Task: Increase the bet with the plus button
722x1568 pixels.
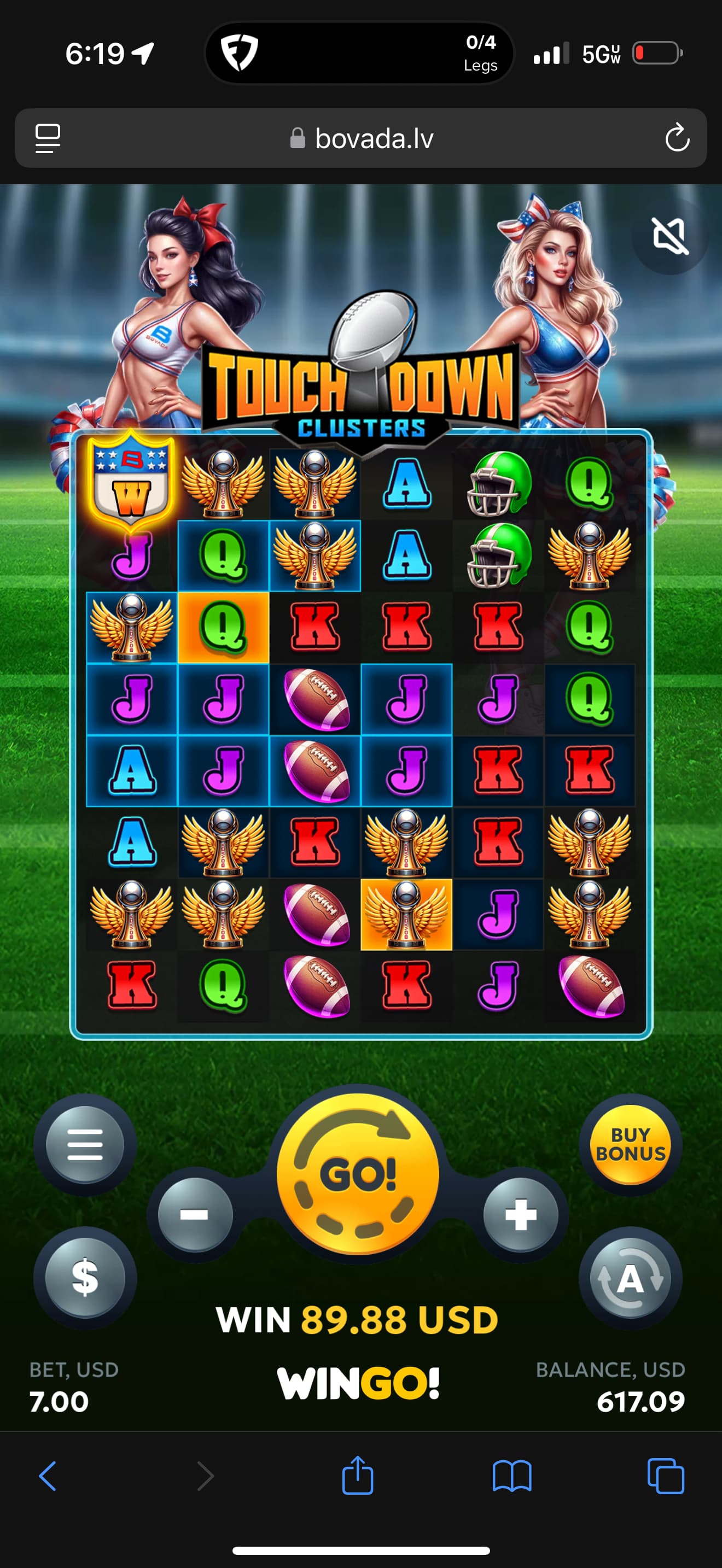Action: point(521,1215)
